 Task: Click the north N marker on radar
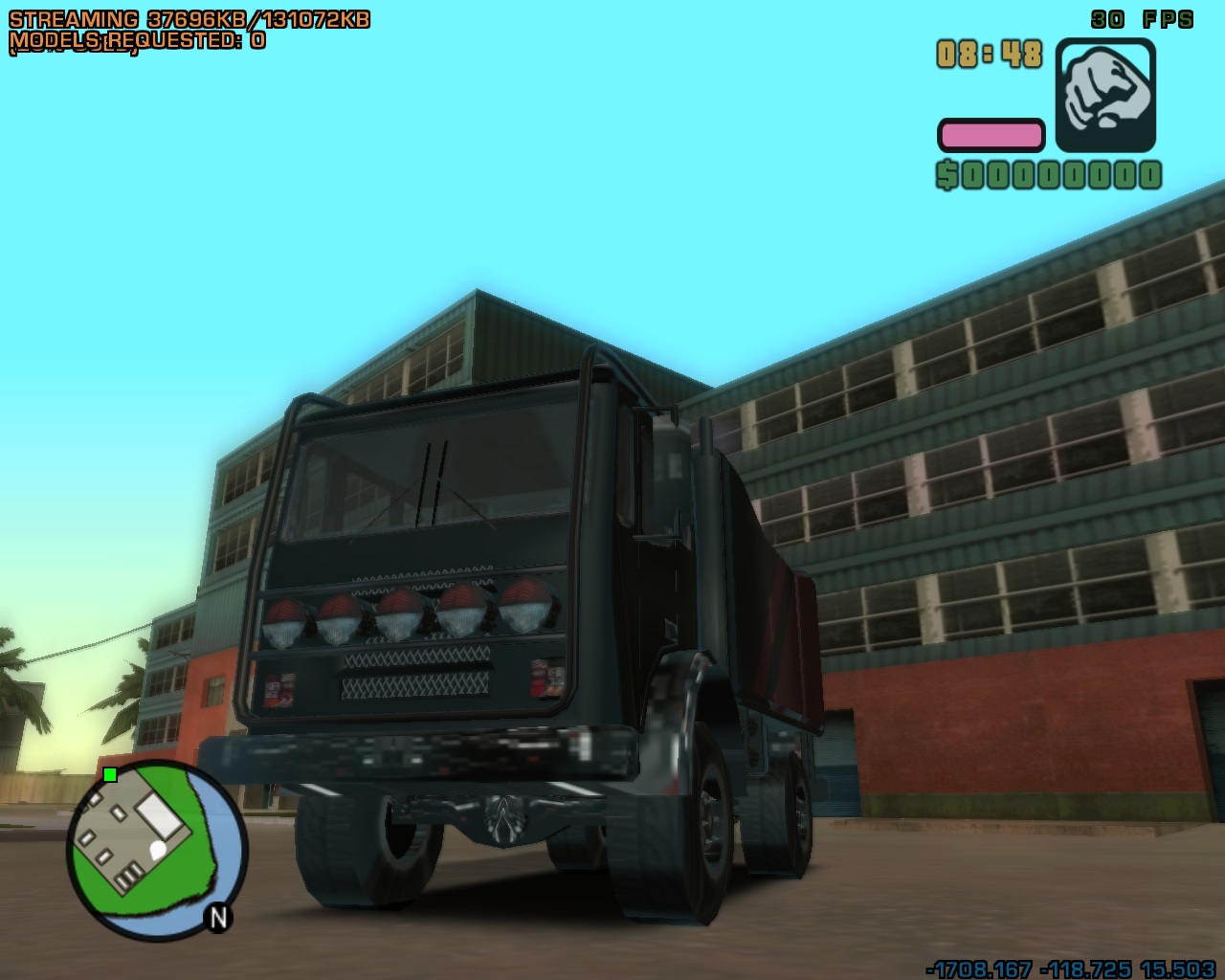tap(218, 917)
